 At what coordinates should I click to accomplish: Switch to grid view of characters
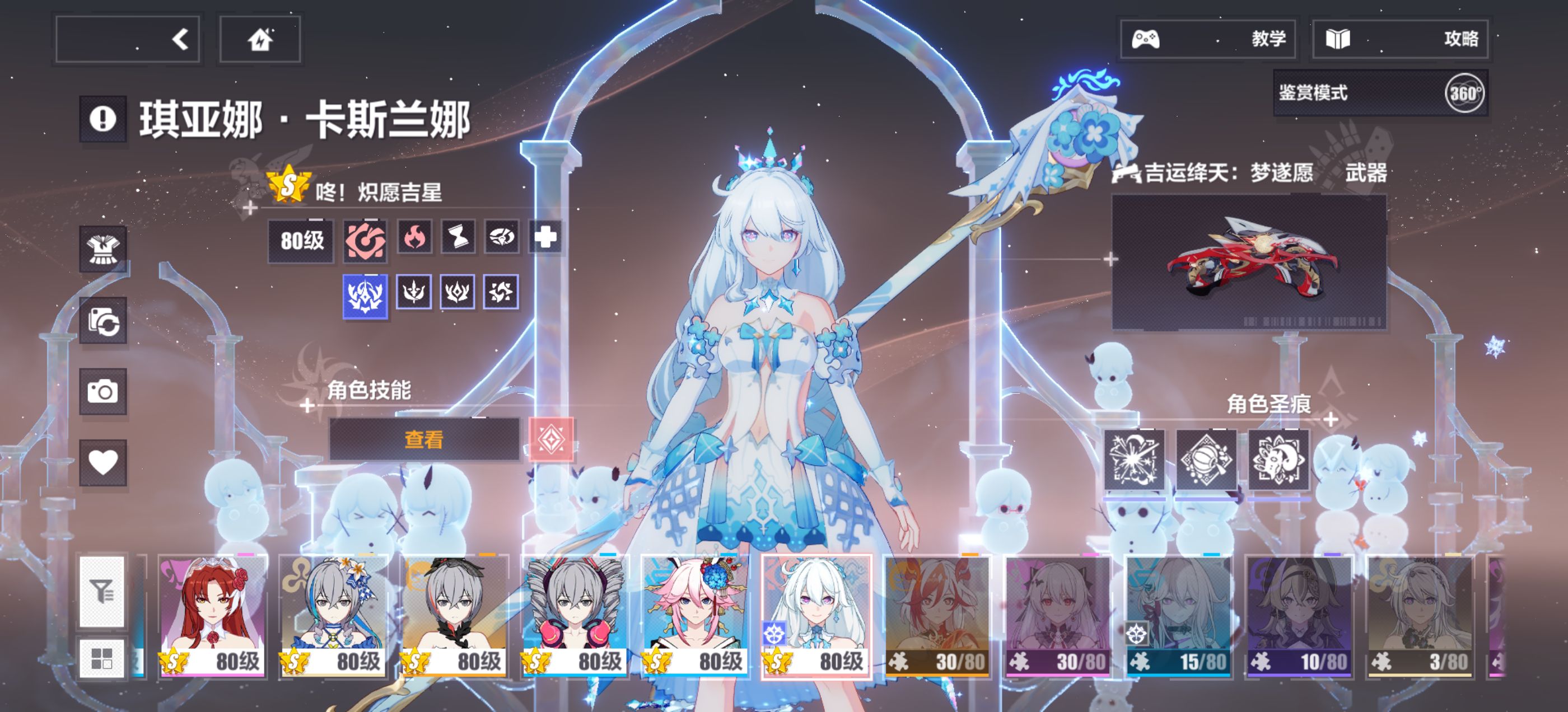coord(102,658)
